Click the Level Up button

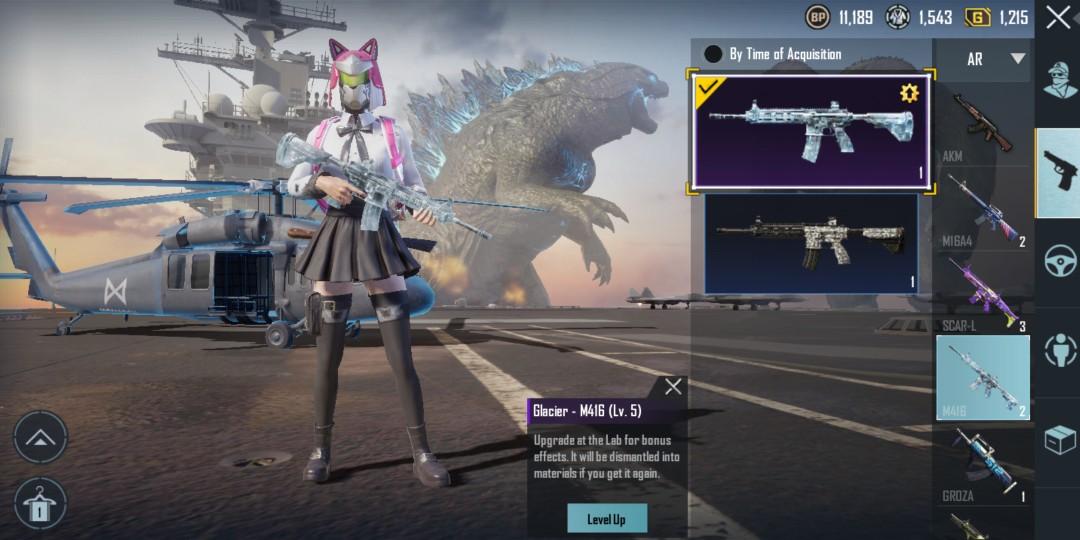click(606, 518)
